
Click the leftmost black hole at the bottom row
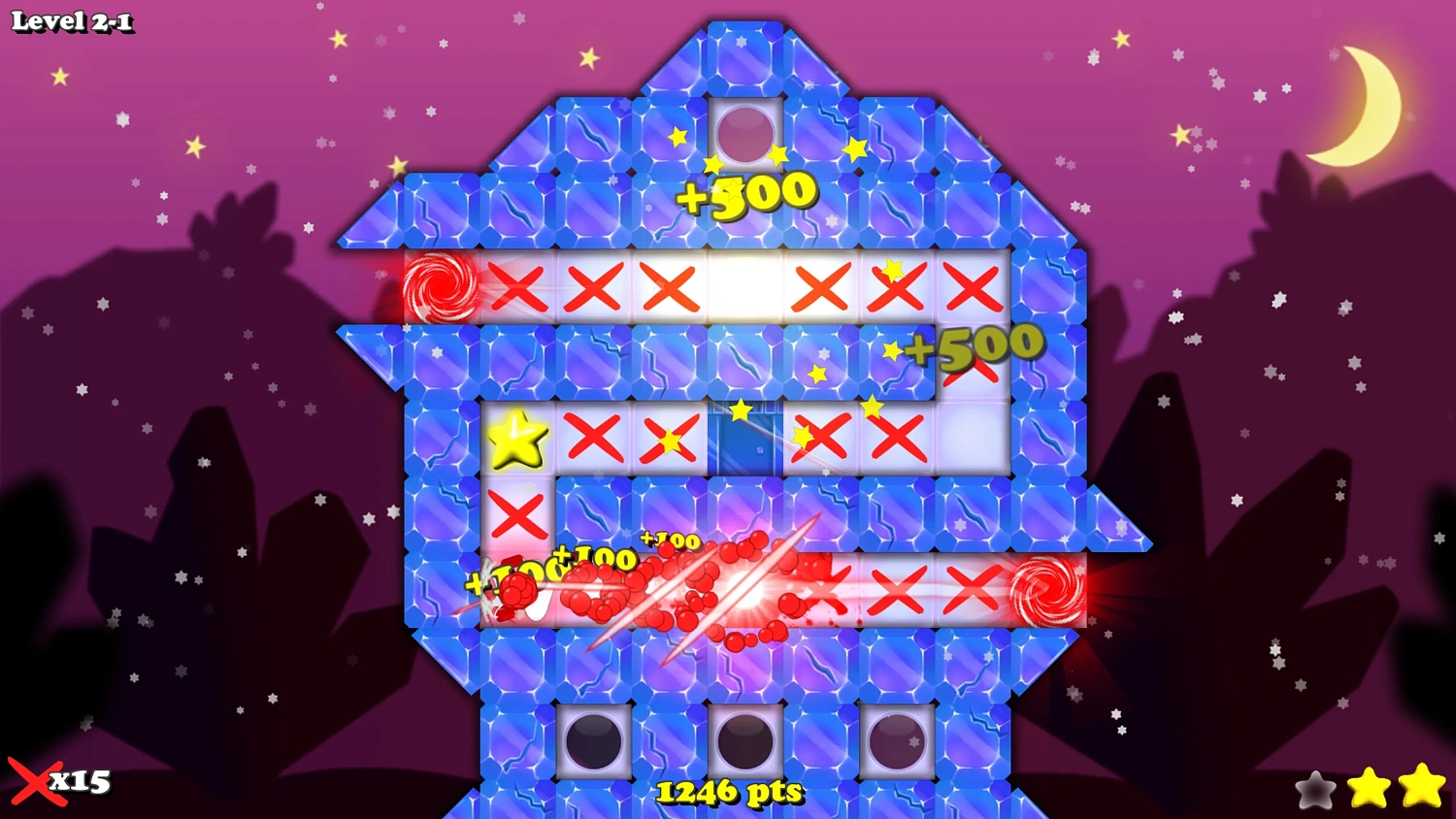591,742
